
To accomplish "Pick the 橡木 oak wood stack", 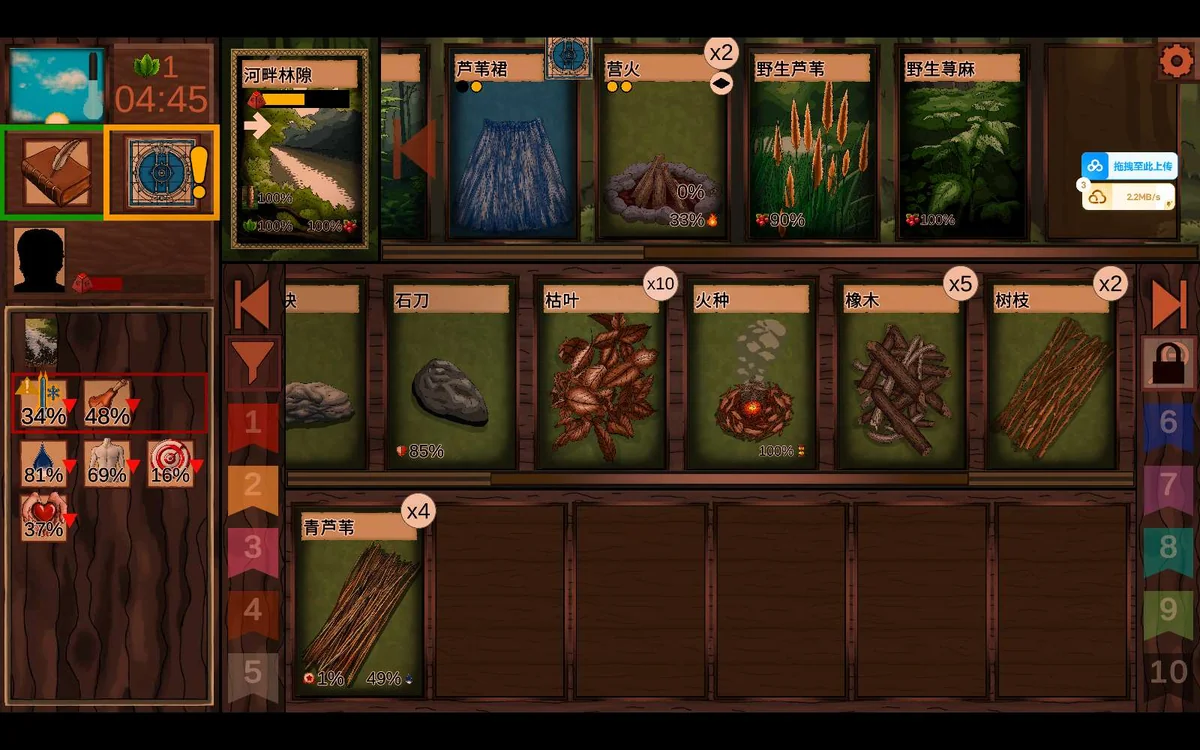I will (901, 375).
